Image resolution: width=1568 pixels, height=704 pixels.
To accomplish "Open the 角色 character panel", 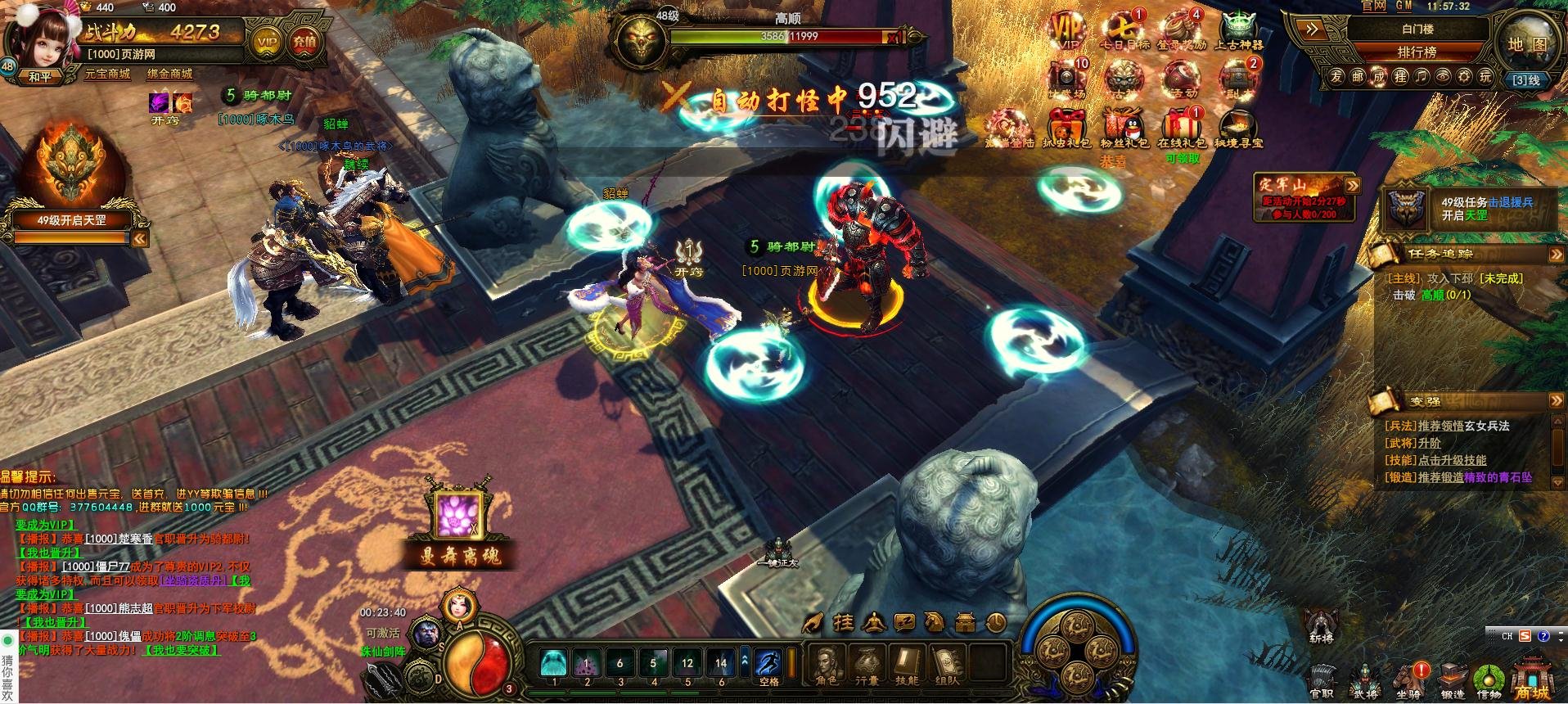I will [x=826, y=665].
